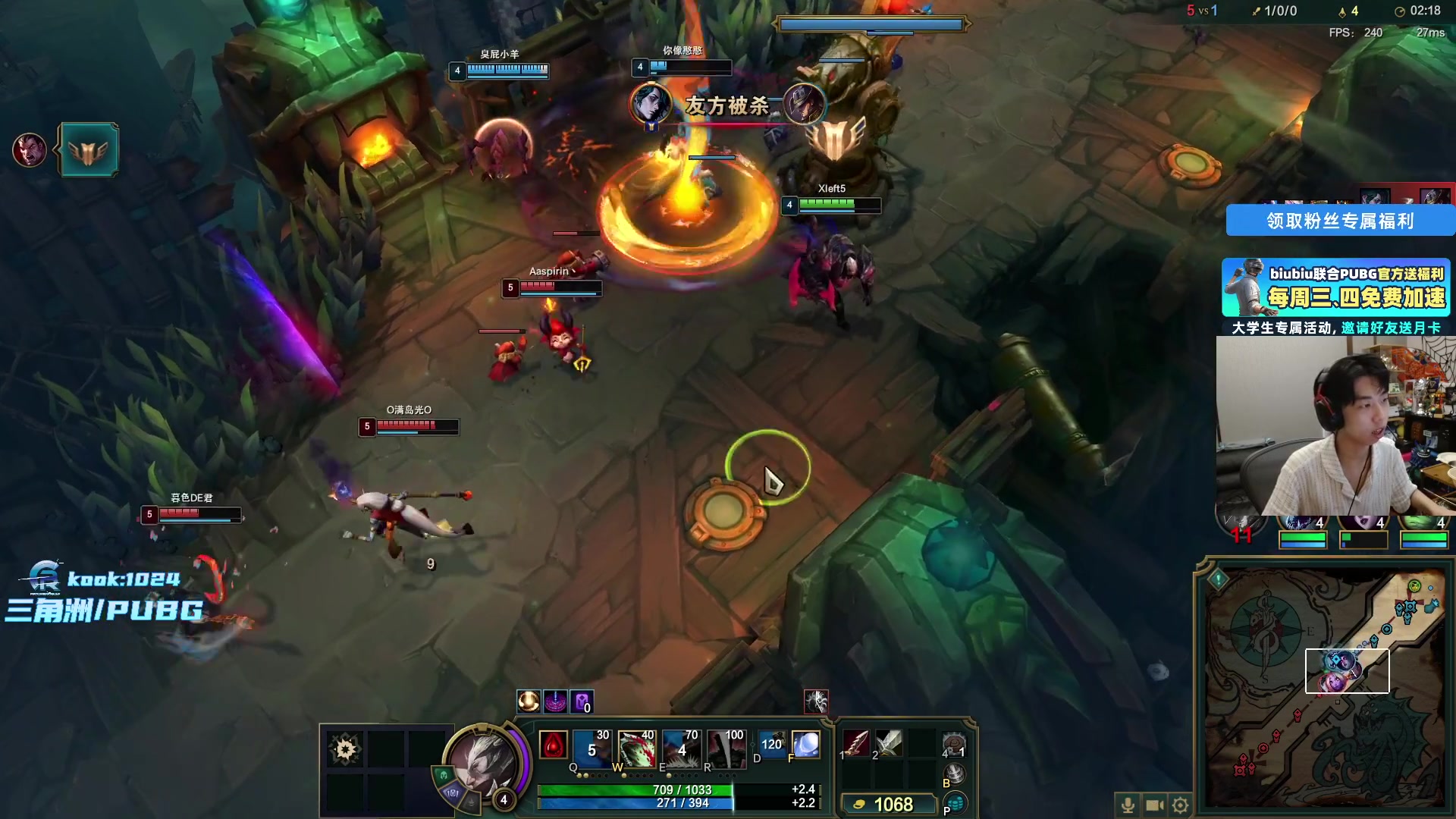1456x819 pixels.
Task: Use the trinket in slot 4
Action: coord(953,745)
